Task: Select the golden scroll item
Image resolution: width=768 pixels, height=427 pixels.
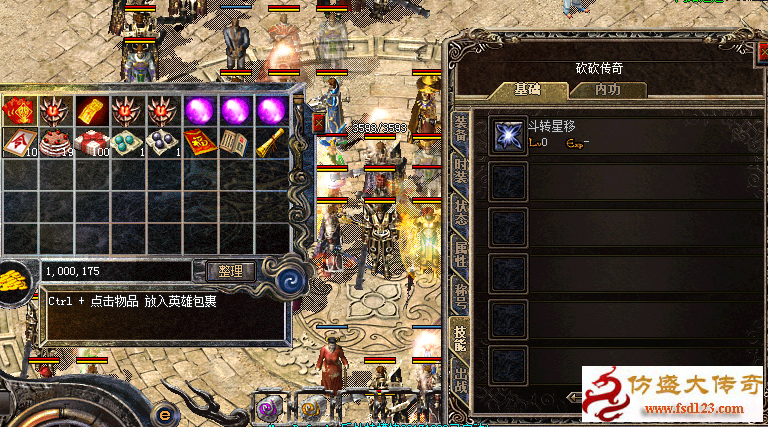Action: [x=271, y=143]
